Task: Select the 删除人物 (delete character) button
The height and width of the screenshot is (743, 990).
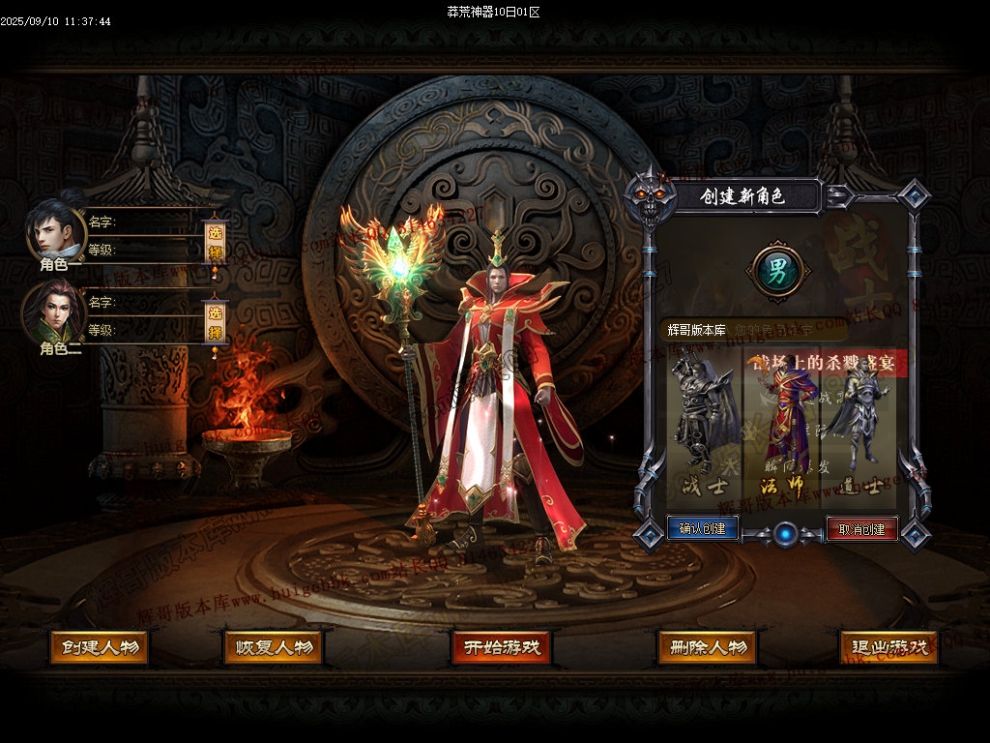Action: tap(706, 647)
